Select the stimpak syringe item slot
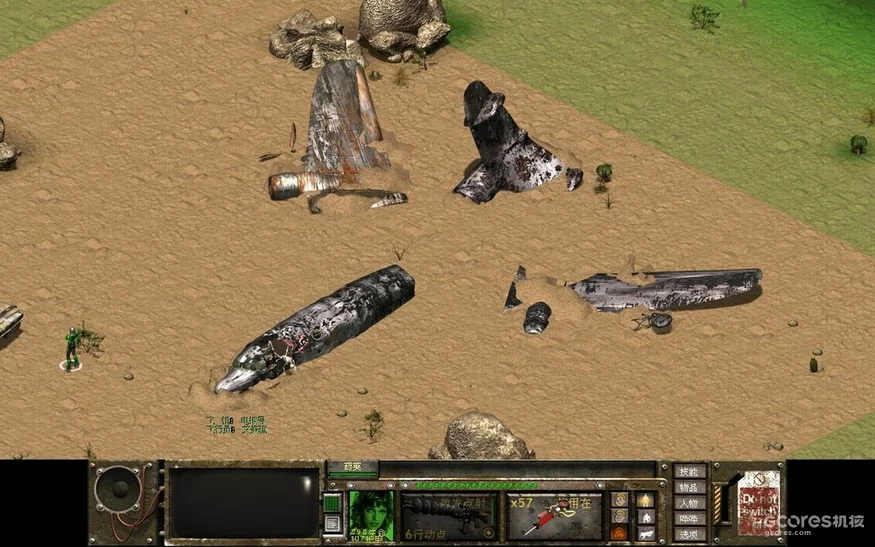875x547 pixels. coord(554,517)
